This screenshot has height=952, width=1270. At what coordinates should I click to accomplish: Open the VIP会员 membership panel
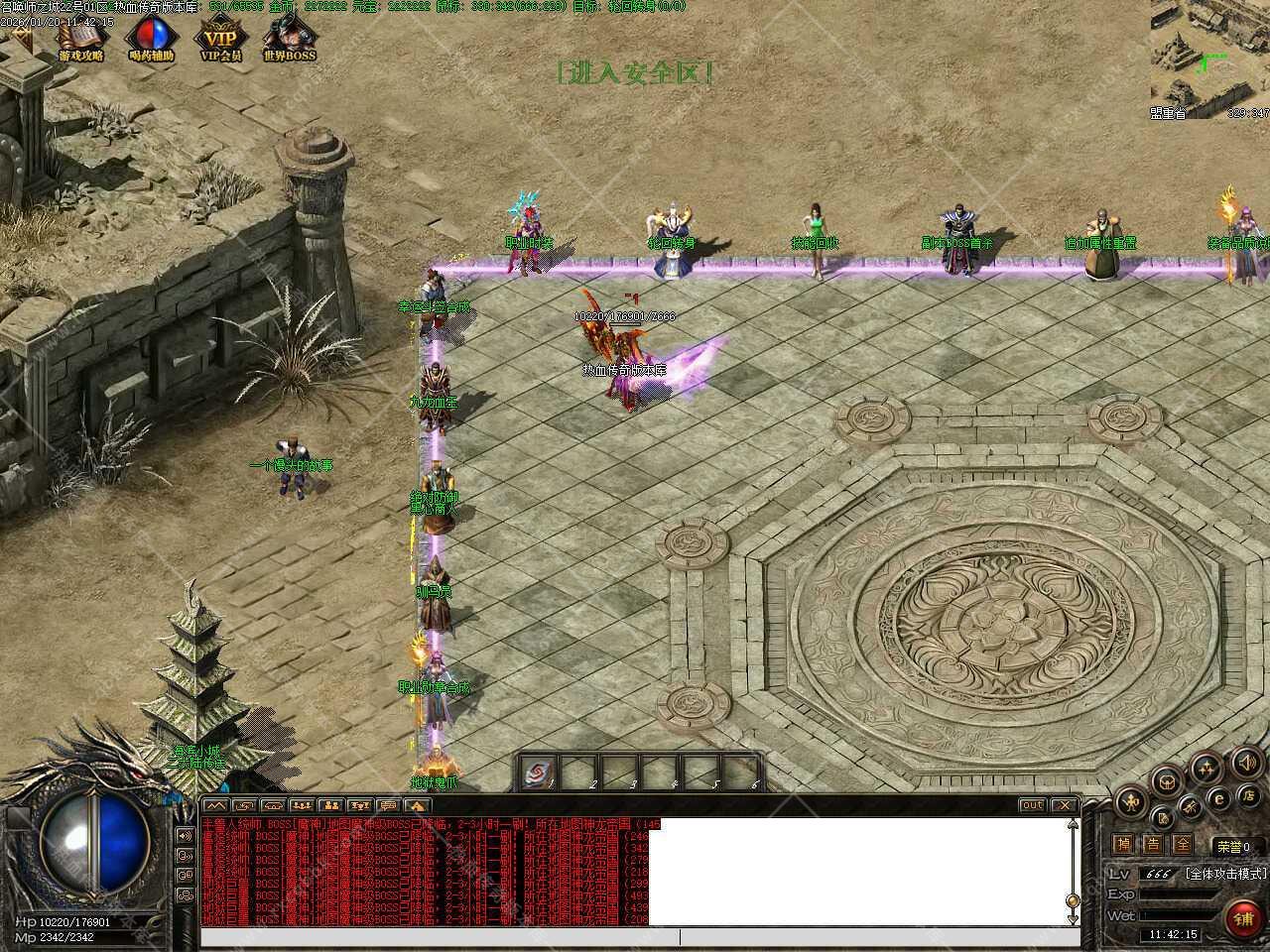point(220,40)
